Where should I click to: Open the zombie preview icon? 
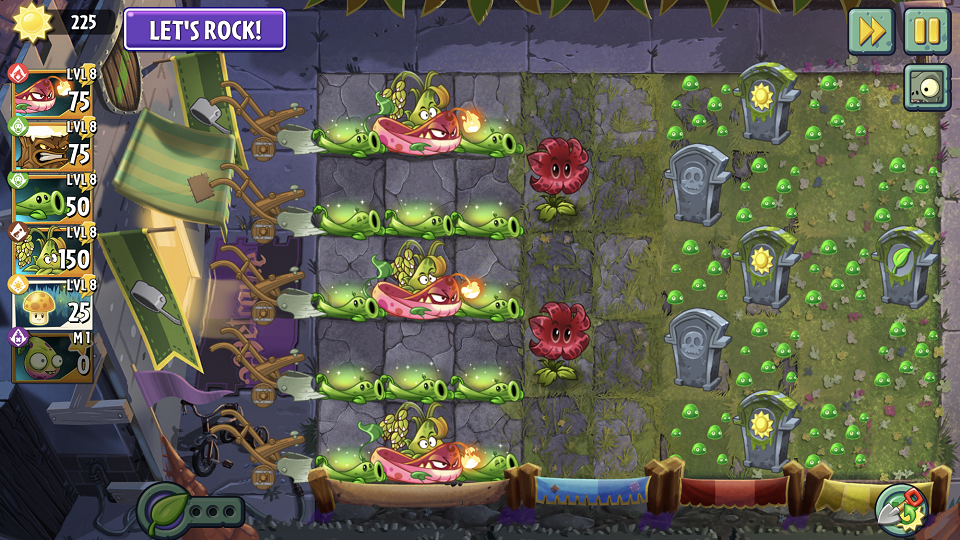point(927,88)
